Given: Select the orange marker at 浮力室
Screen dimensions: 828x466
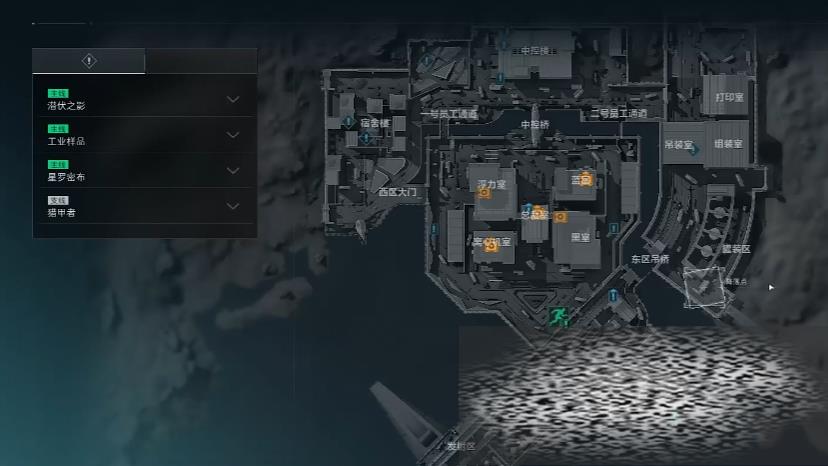Looking at the screenshot, I should point(484,194).
